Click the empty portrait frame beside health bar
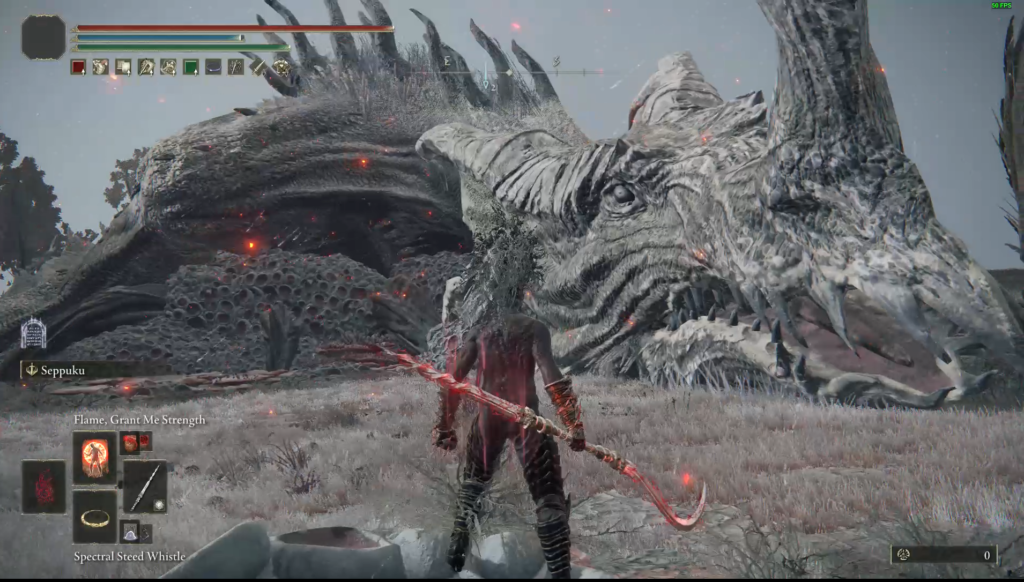The height and width of the screenshot is (582, 1024). [43, 37]
